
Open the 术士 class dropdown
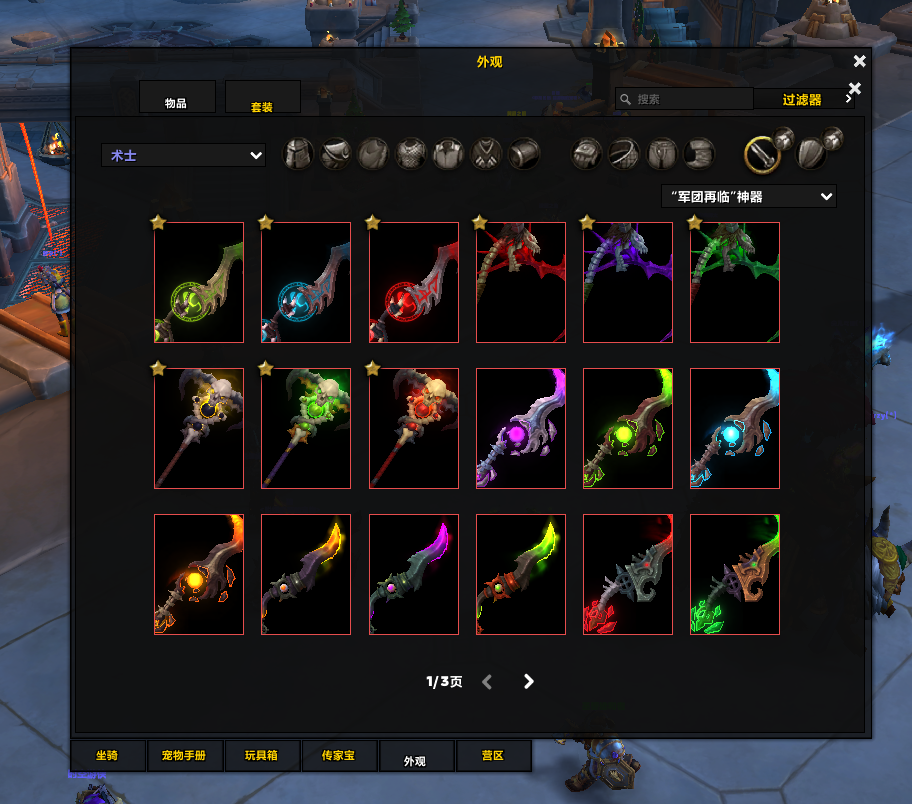[183, 155]
